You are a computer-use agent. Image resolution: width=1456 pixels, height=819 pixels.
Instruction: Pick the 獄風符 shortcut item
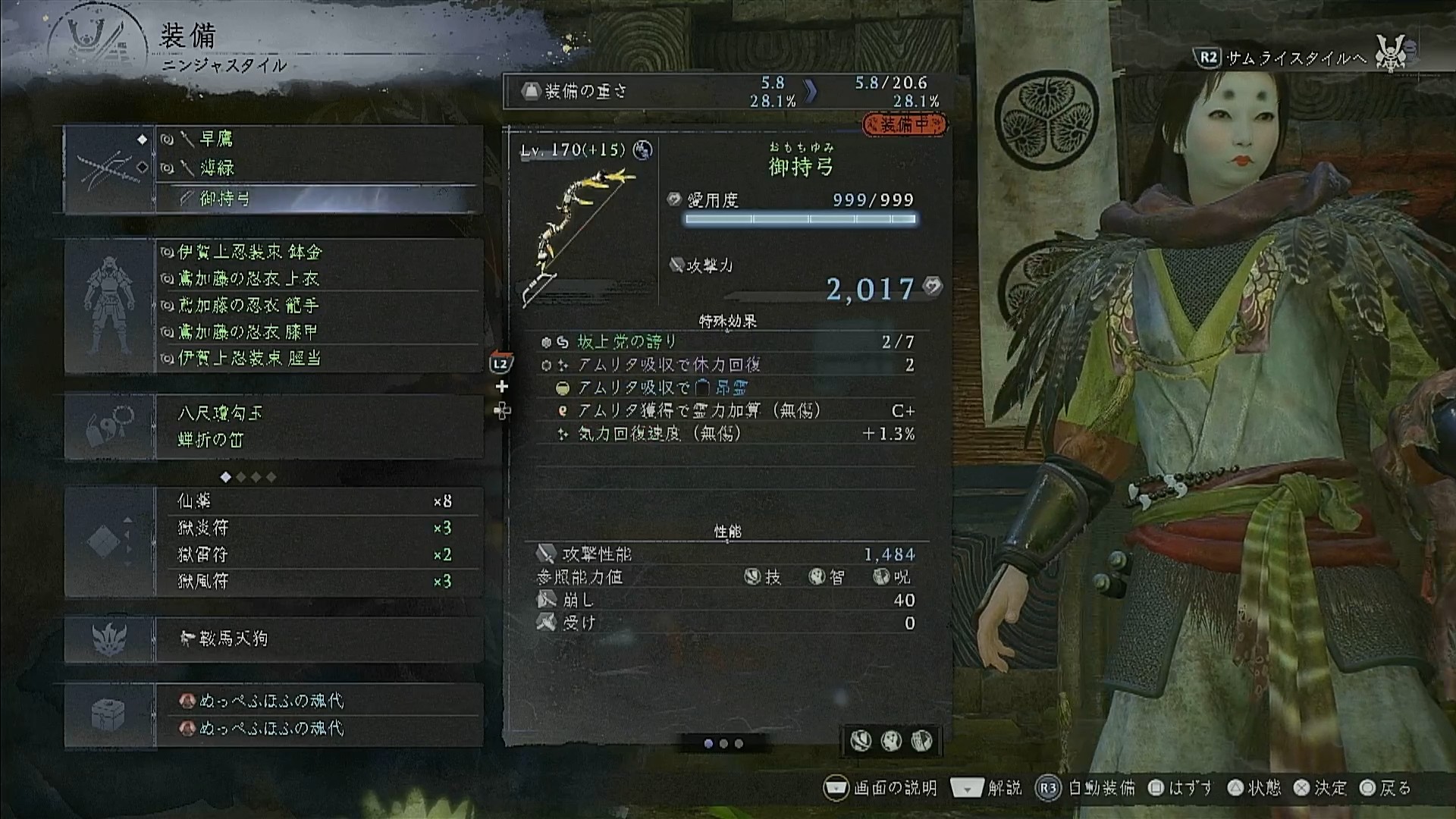click(318, 581)
